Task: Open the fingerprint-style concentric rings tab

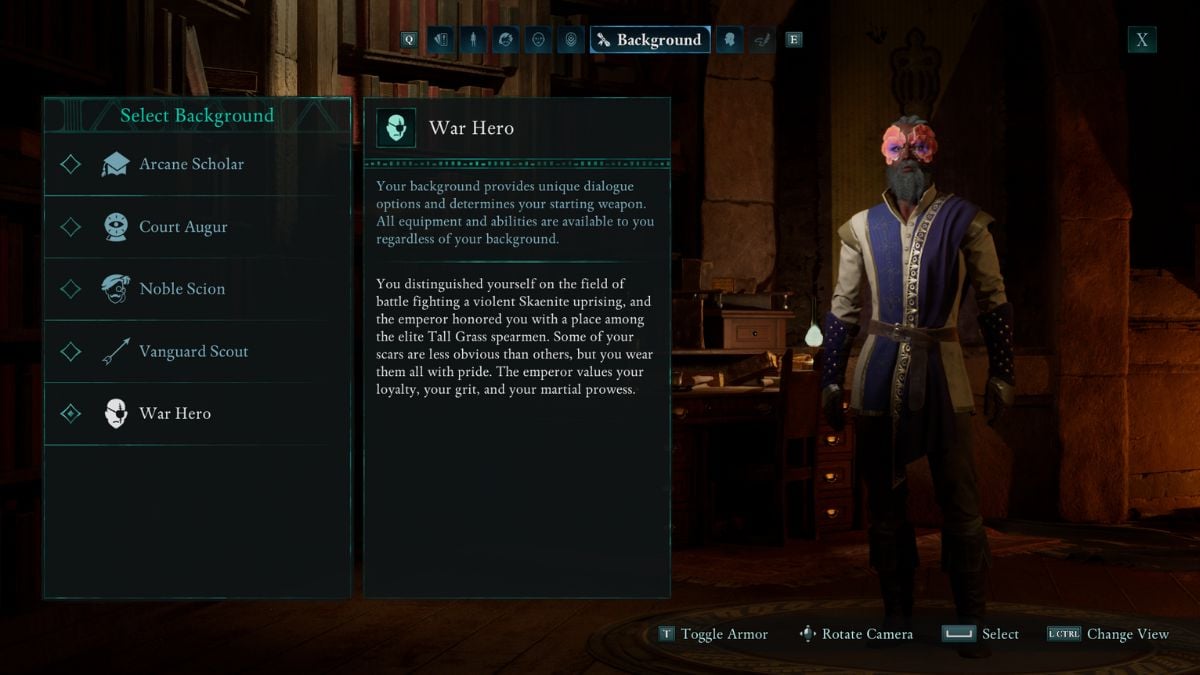Action: (x=571, y=40)
